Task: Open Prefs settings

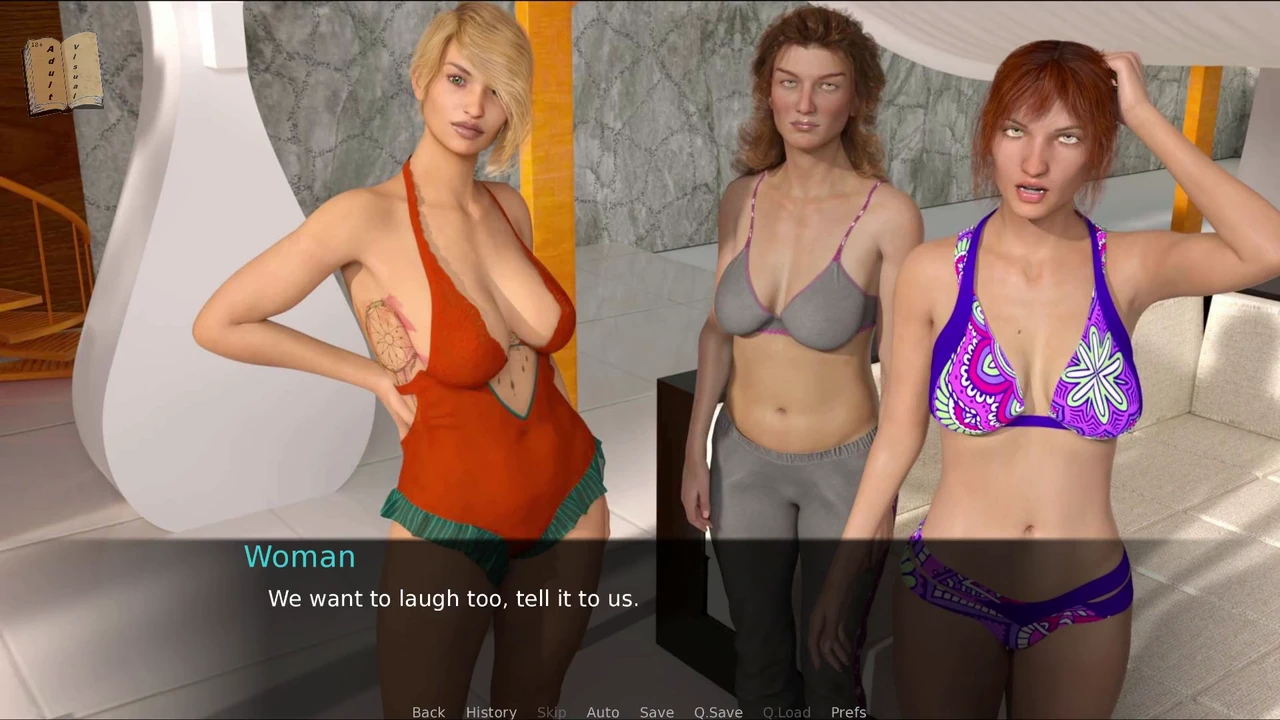Action: (848, 712)
